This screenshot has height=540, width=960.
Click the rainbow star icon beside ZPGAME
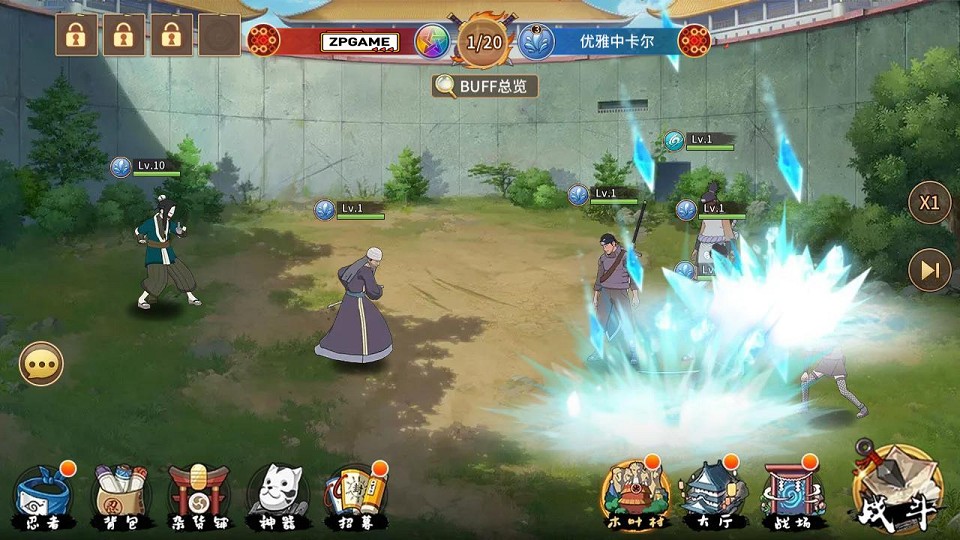[x=433, y=42]
